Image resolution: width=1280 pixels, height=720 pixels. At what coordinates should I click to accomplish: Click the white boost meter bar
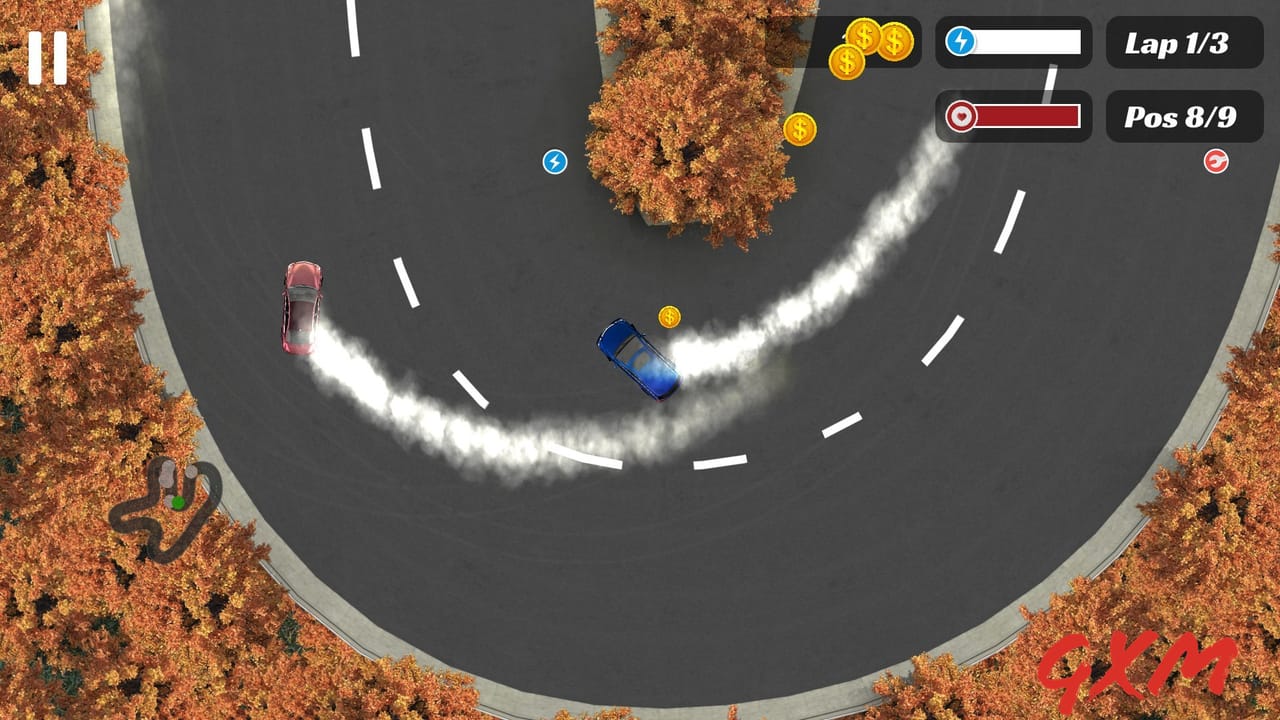pos(1027,42)
